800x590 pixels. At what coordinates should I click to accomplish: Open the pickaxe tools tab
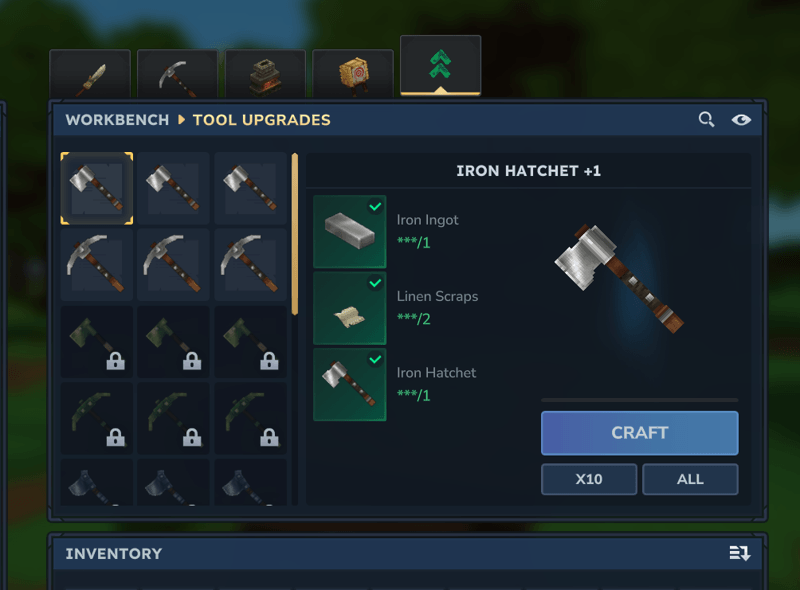point(177,74)
